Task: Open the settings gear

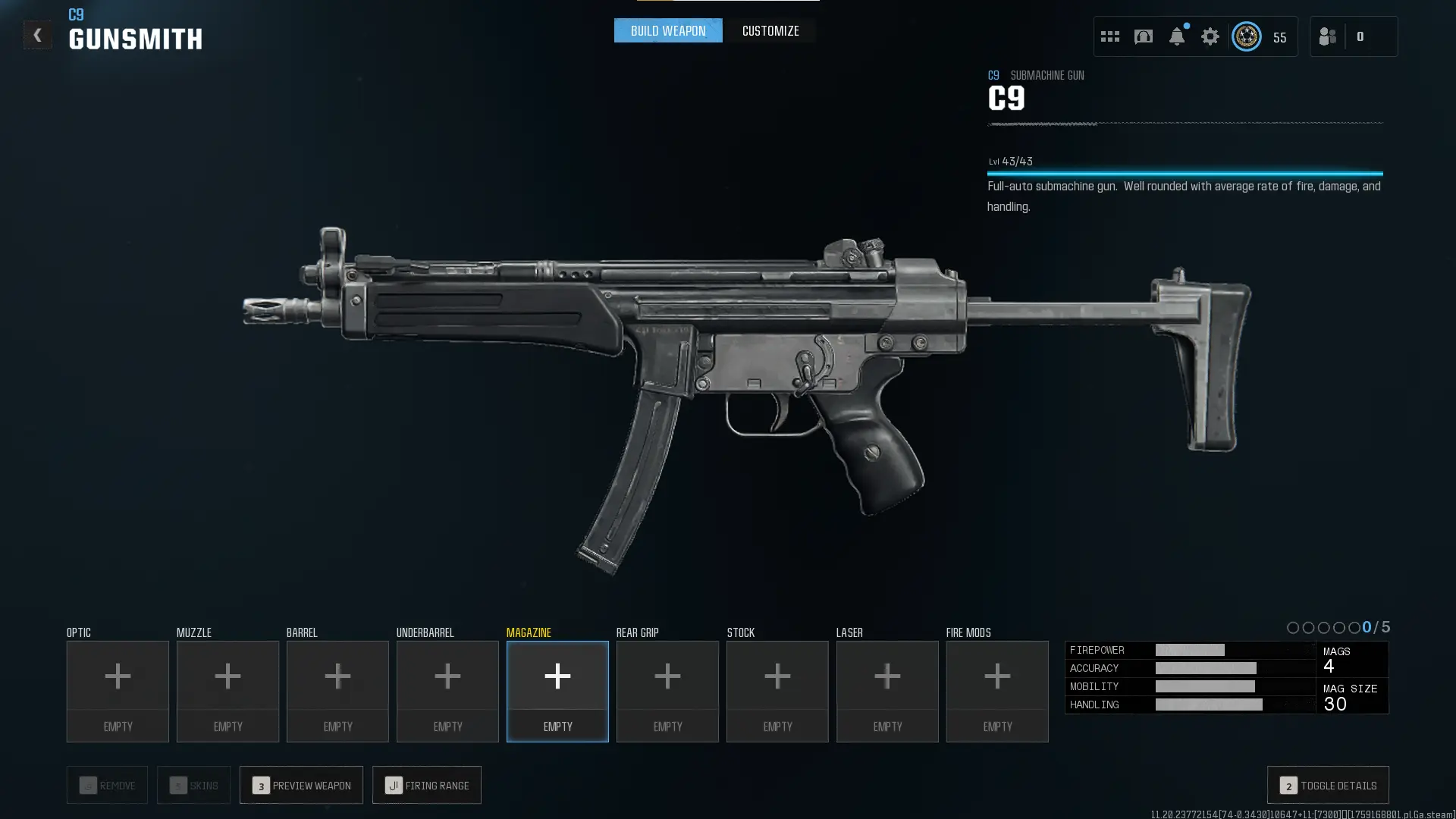Action: point(1210,36)
